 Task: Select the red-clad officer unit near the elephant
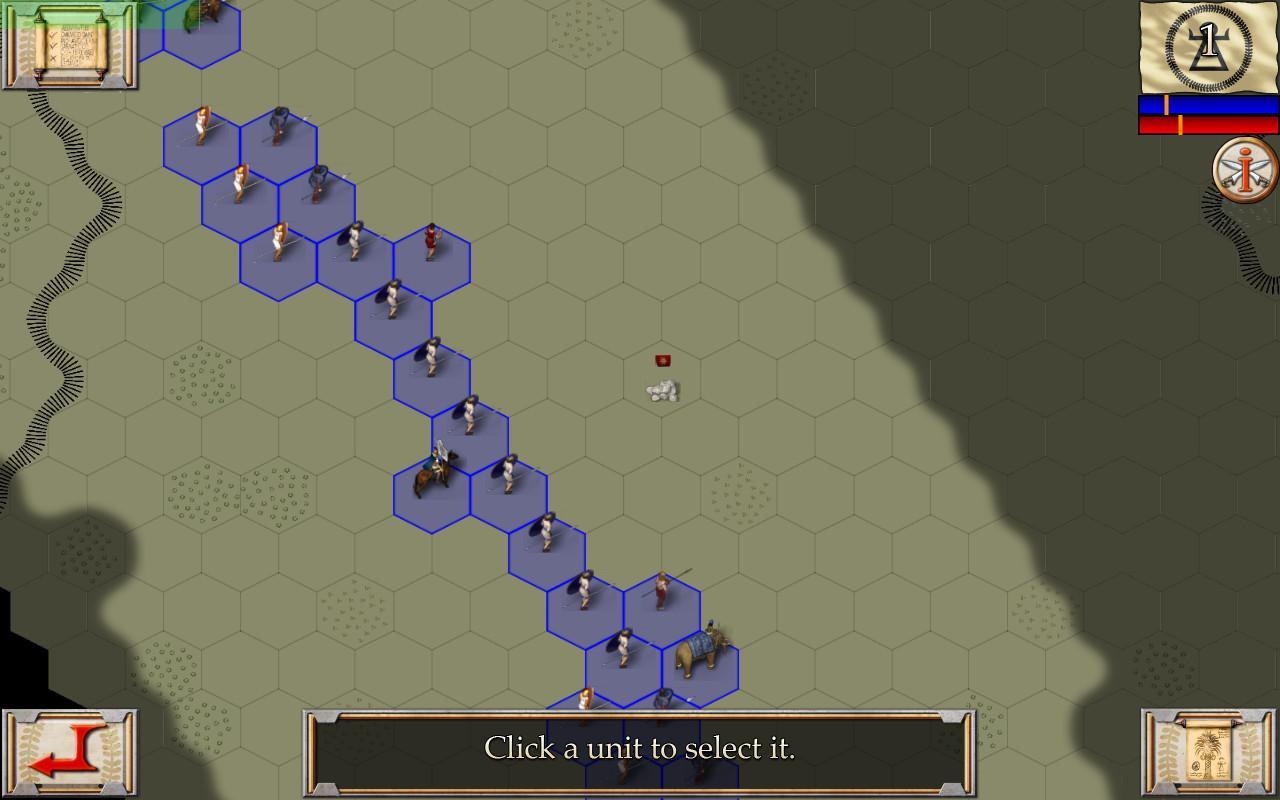pos(662,590)
